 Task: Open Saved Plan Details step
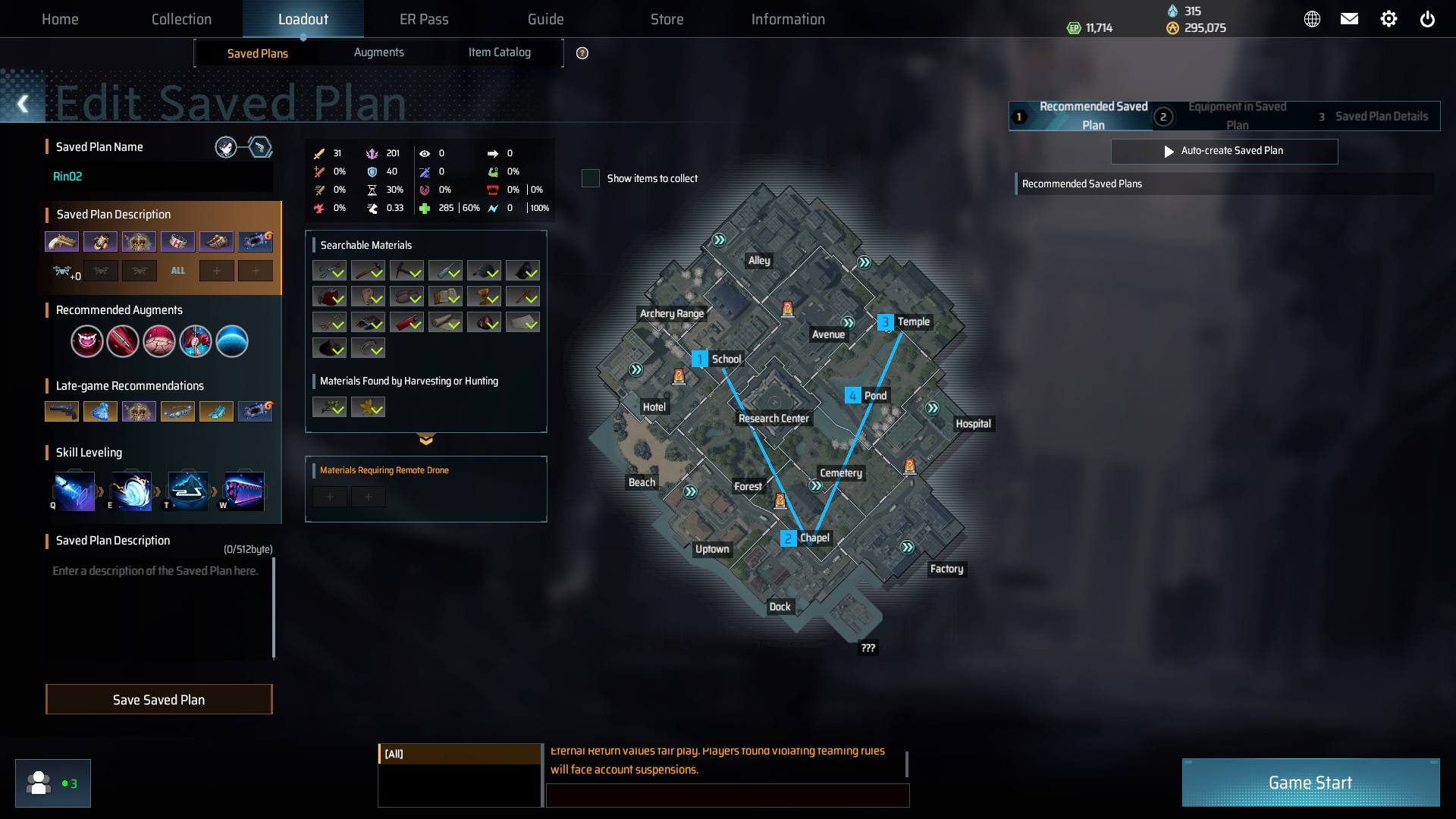[1373, 116]
